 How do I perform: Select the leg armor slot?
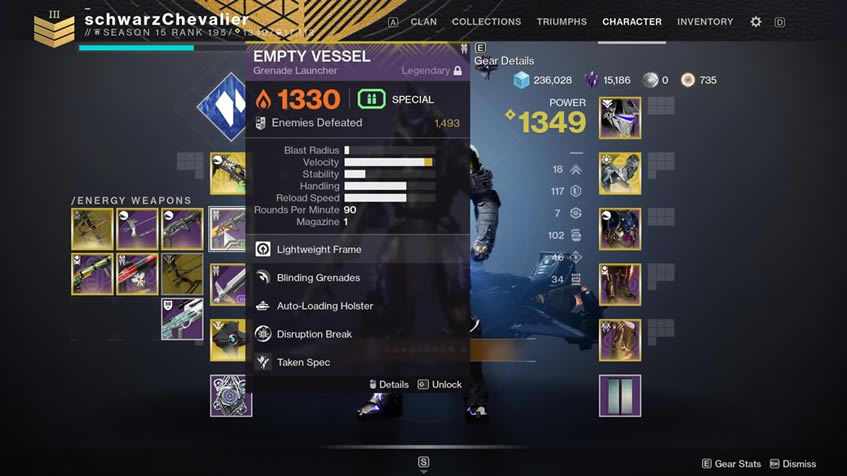tap(620, 284)
